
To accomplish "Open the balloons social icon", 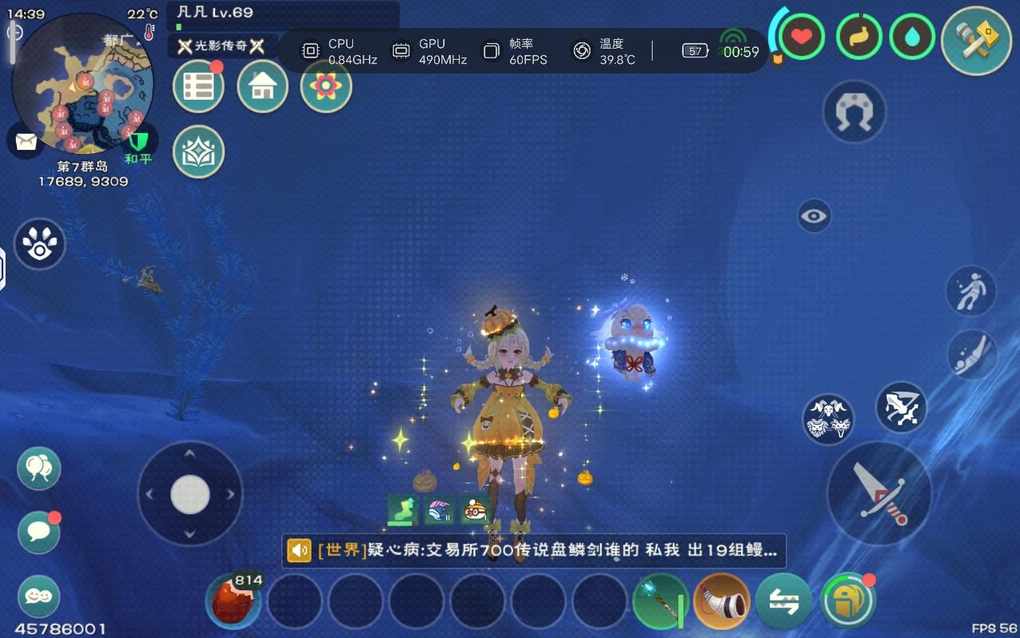I will [x=39, y=468].
